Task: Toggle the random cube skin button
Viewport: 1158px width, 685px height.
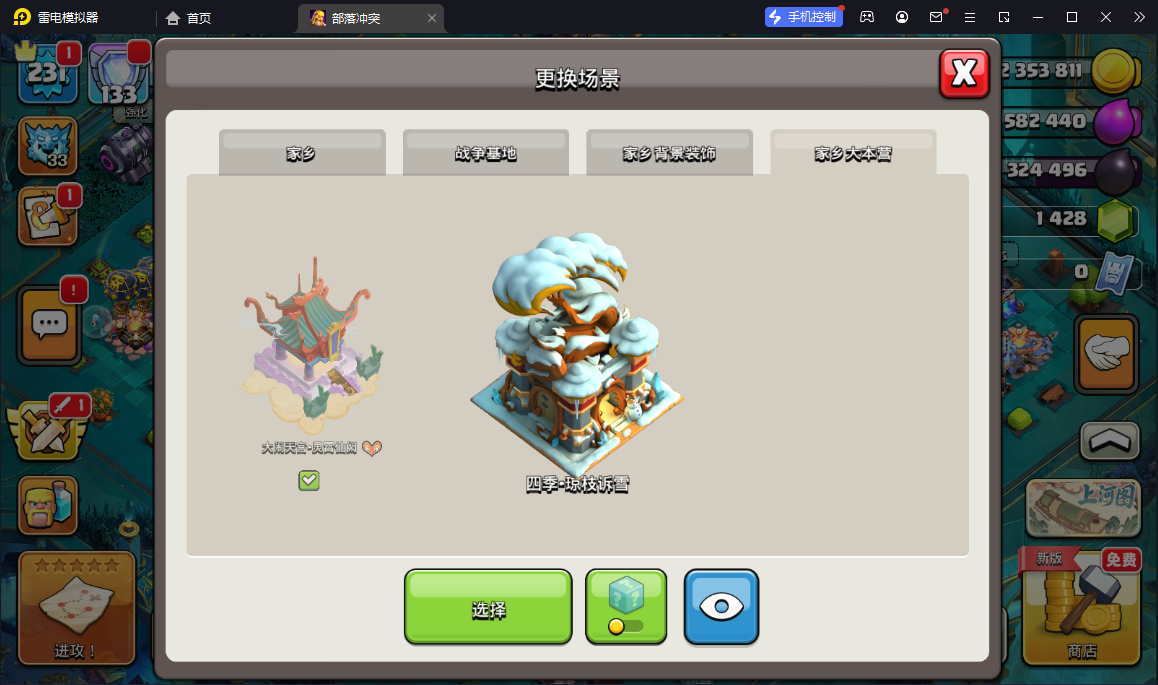Action: (626, 607)
